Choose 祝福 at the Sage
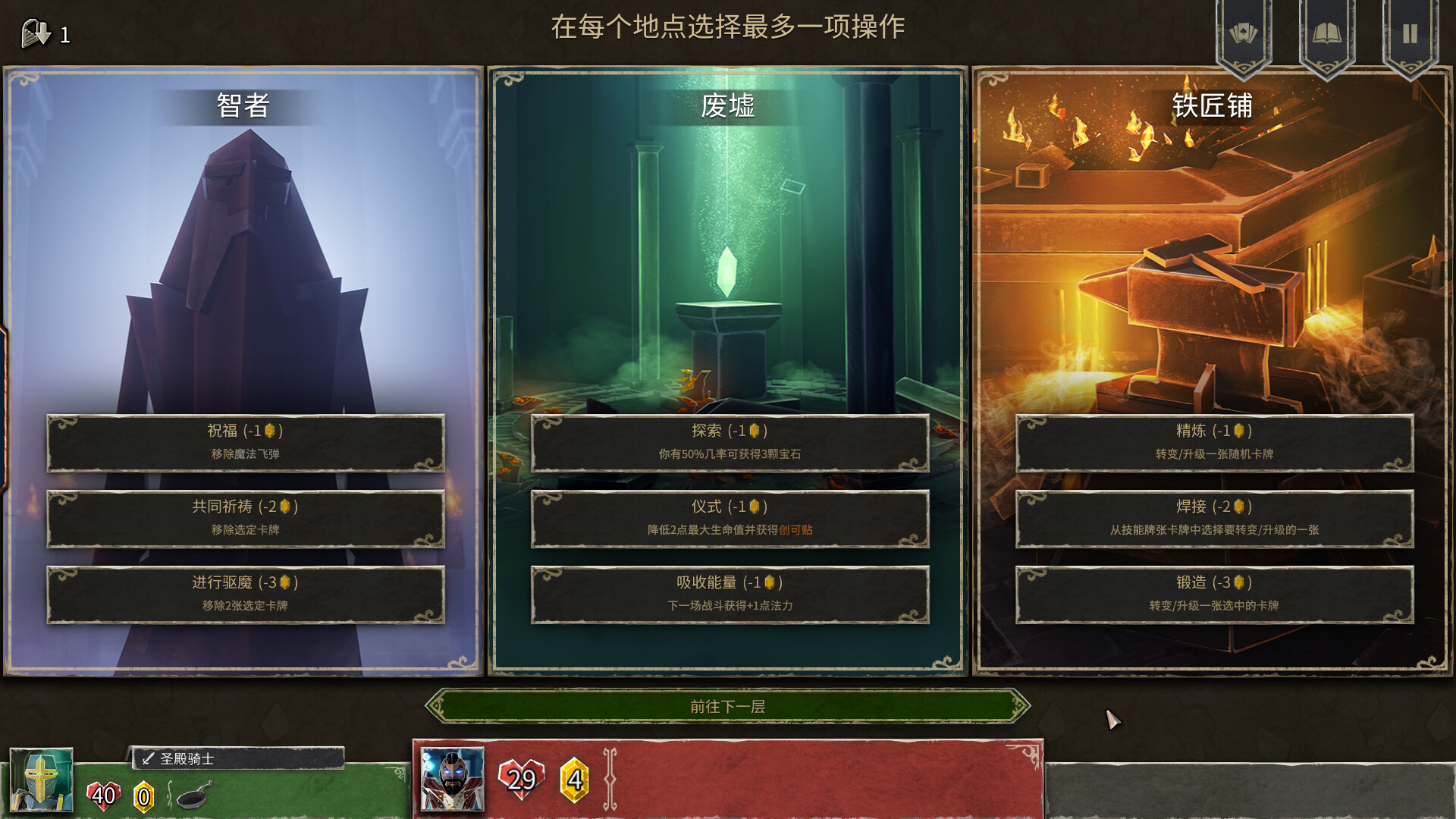The height and width of the screenshot is (819, 1456). coord(246,444)
